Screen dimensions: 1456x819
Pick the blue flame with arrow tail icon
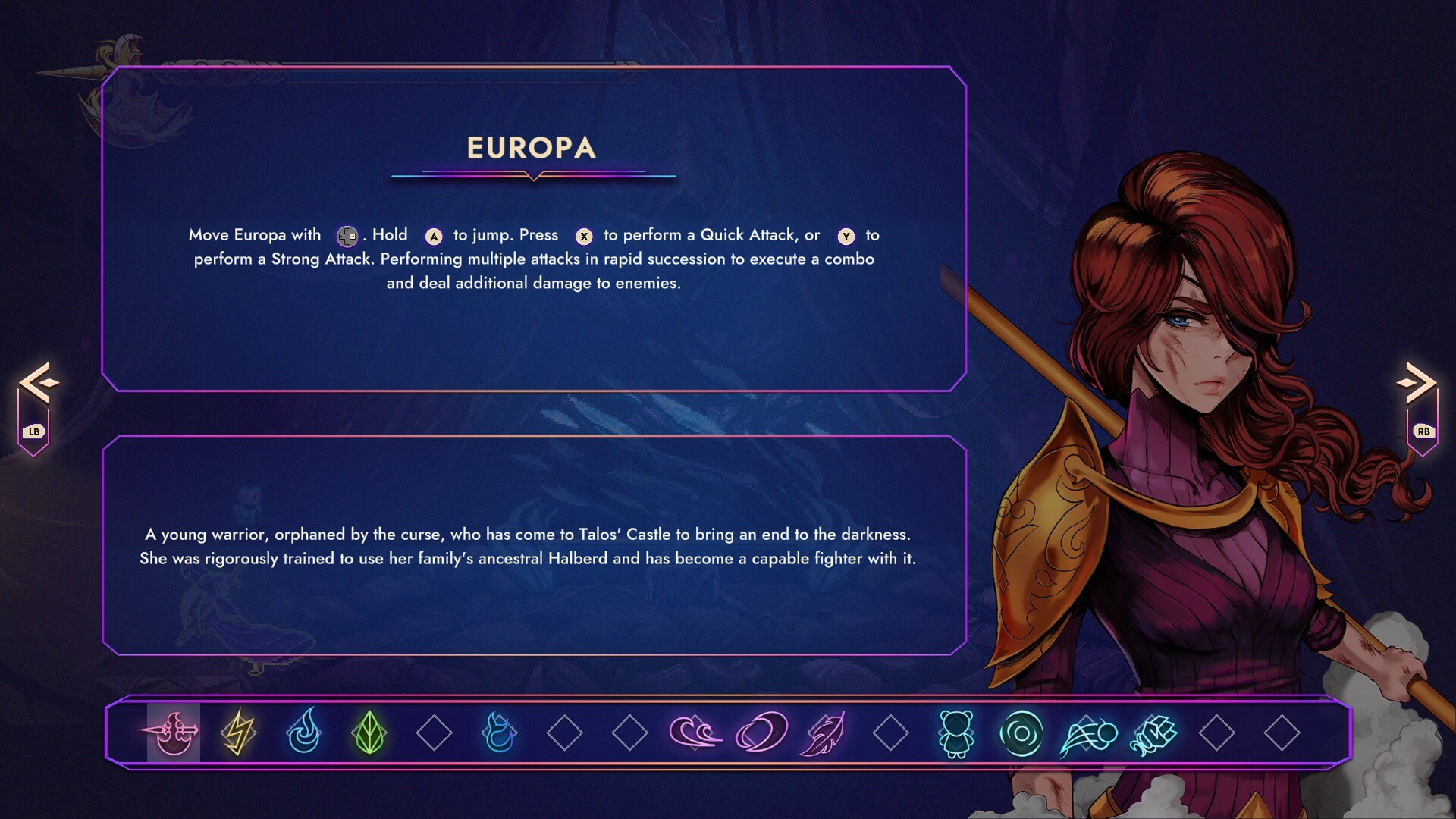499,733
